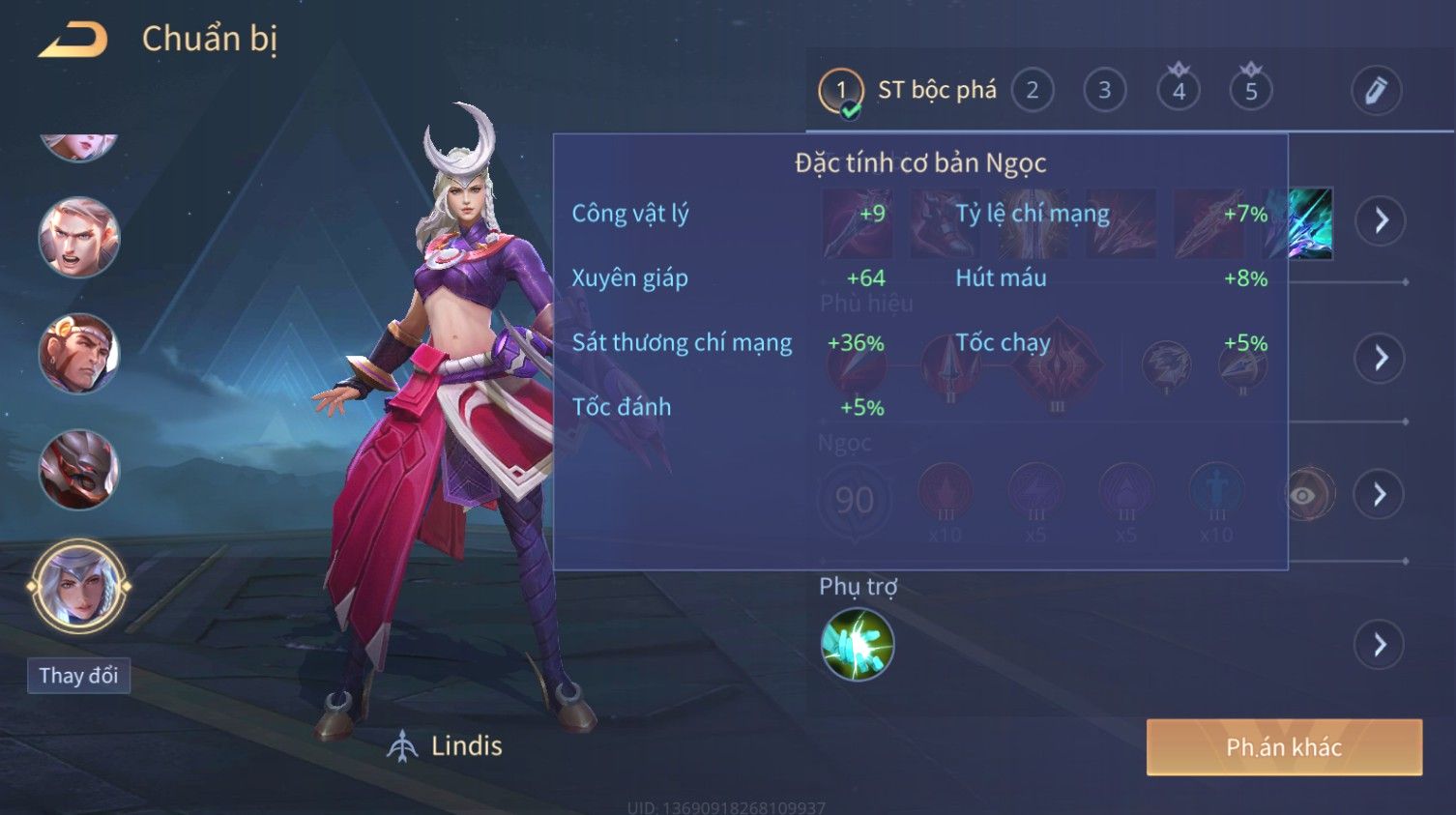Switch to preset slot 3
This screenshot has height=815, width=1456.
[1104, 91]
